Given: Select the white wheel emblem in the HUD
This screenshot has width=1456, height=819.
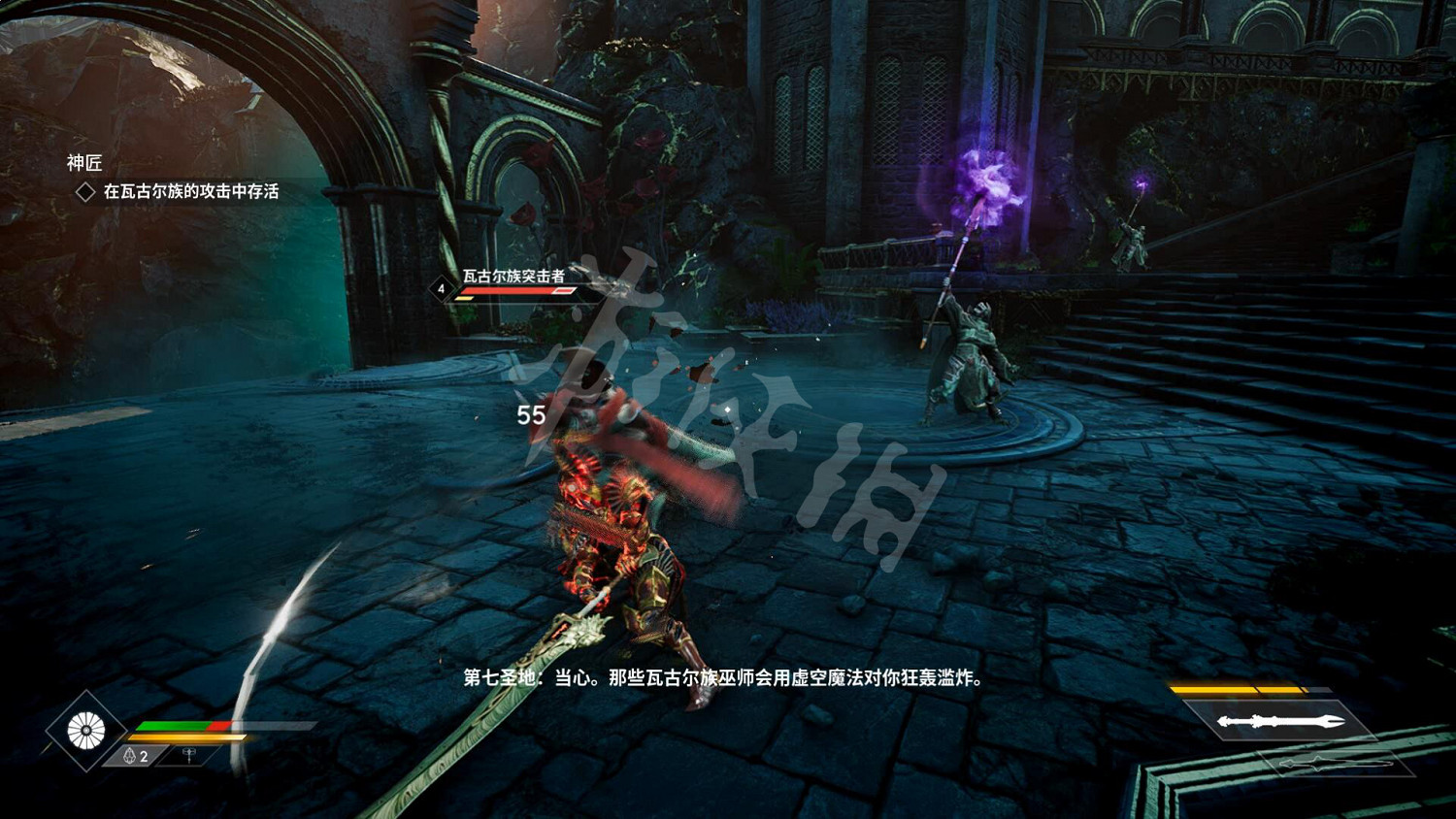Looking at the screenshot, I should point(87,730).
